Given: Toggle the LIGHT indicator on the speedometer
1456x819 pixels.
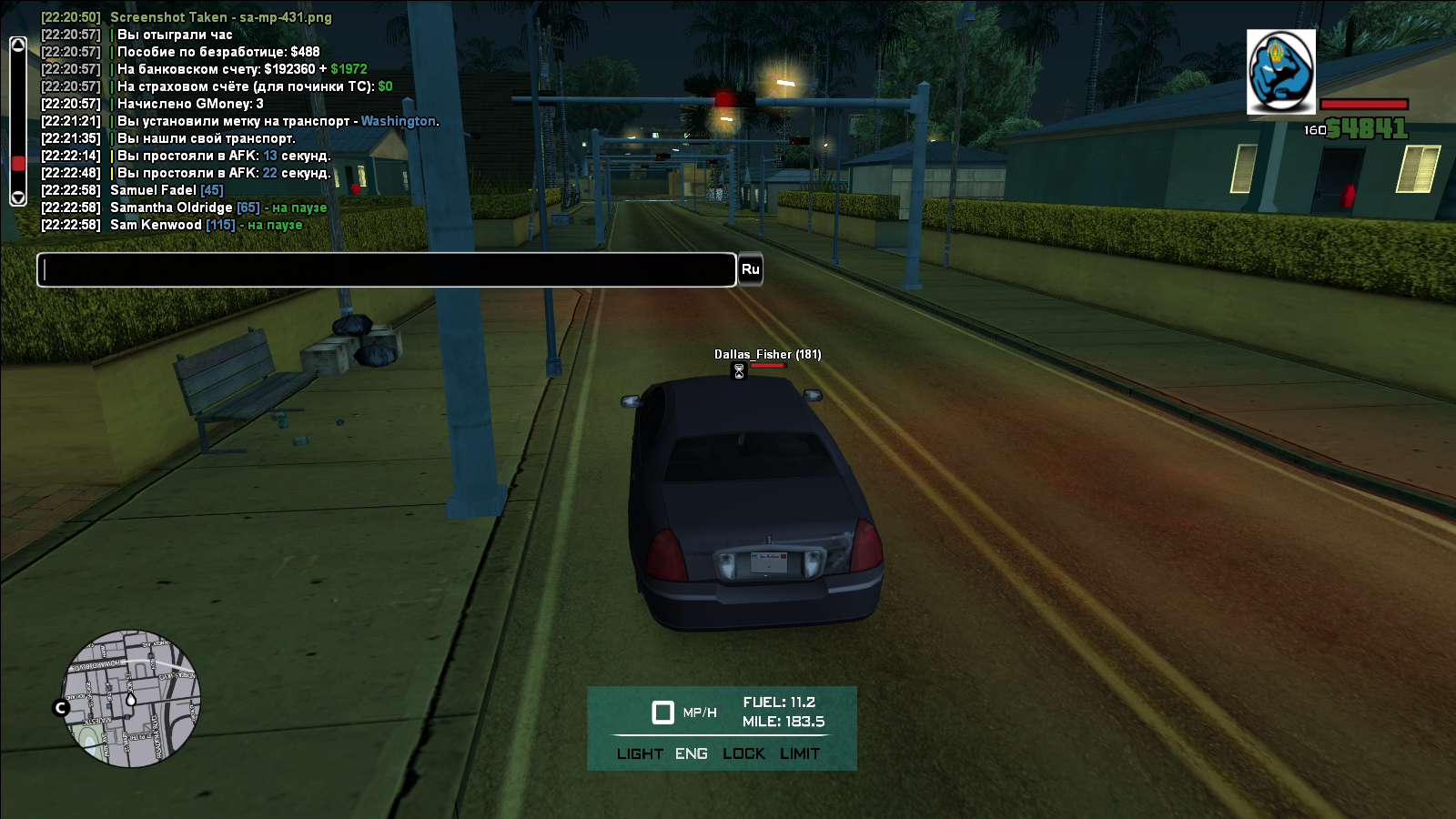Looking at the screenshot, I should [640, 753].
